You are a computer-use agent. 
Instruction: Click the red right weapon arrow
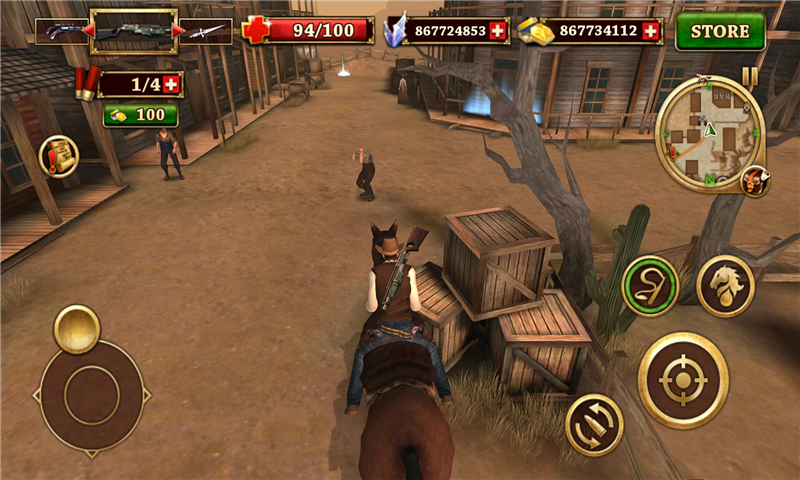179,31
